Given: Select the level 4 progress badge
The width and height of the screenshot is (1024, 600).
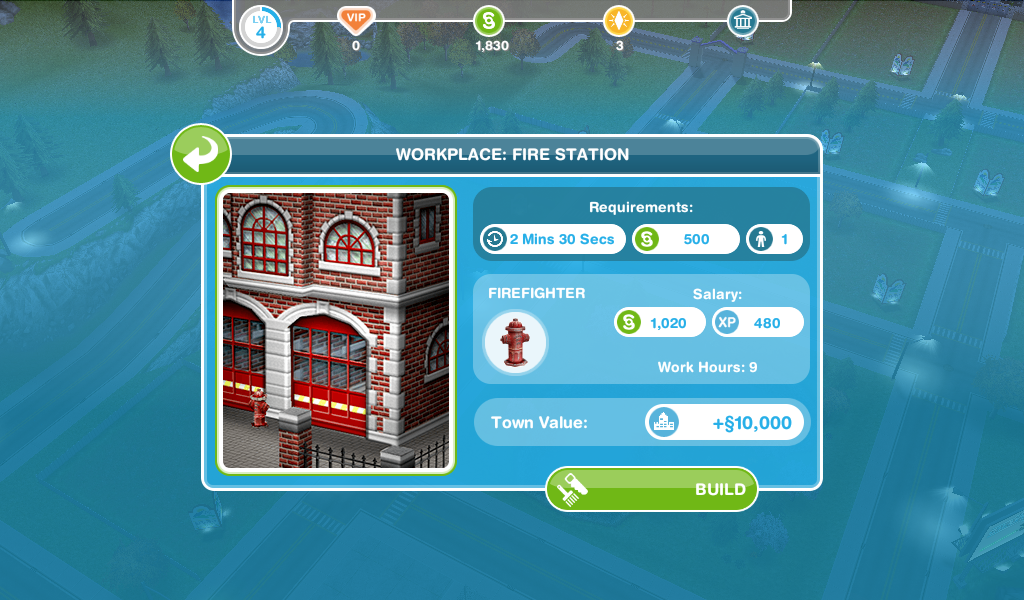Looking at the screenshot, I should 261,27.
